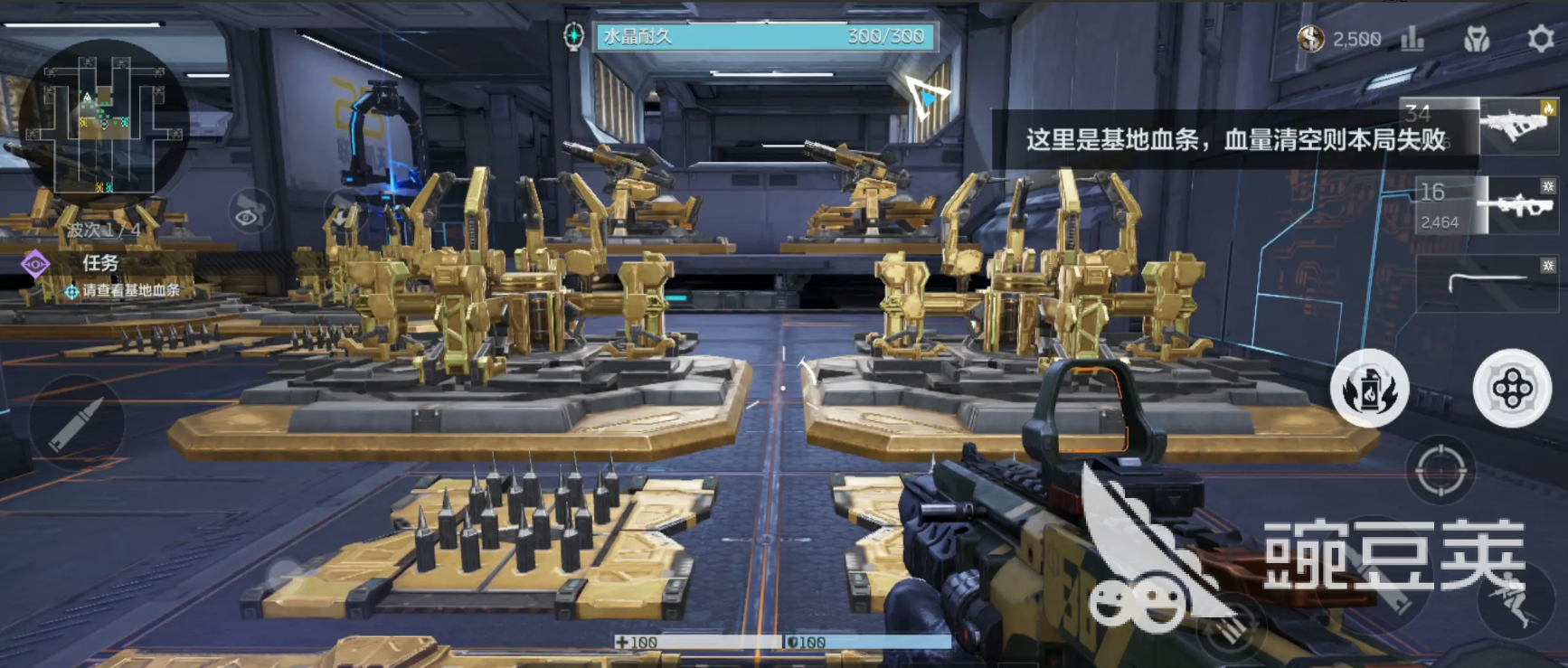Fire using the left bullet button
The width and height of the screenshot is (1568, 668).
[x=76, y=423]
